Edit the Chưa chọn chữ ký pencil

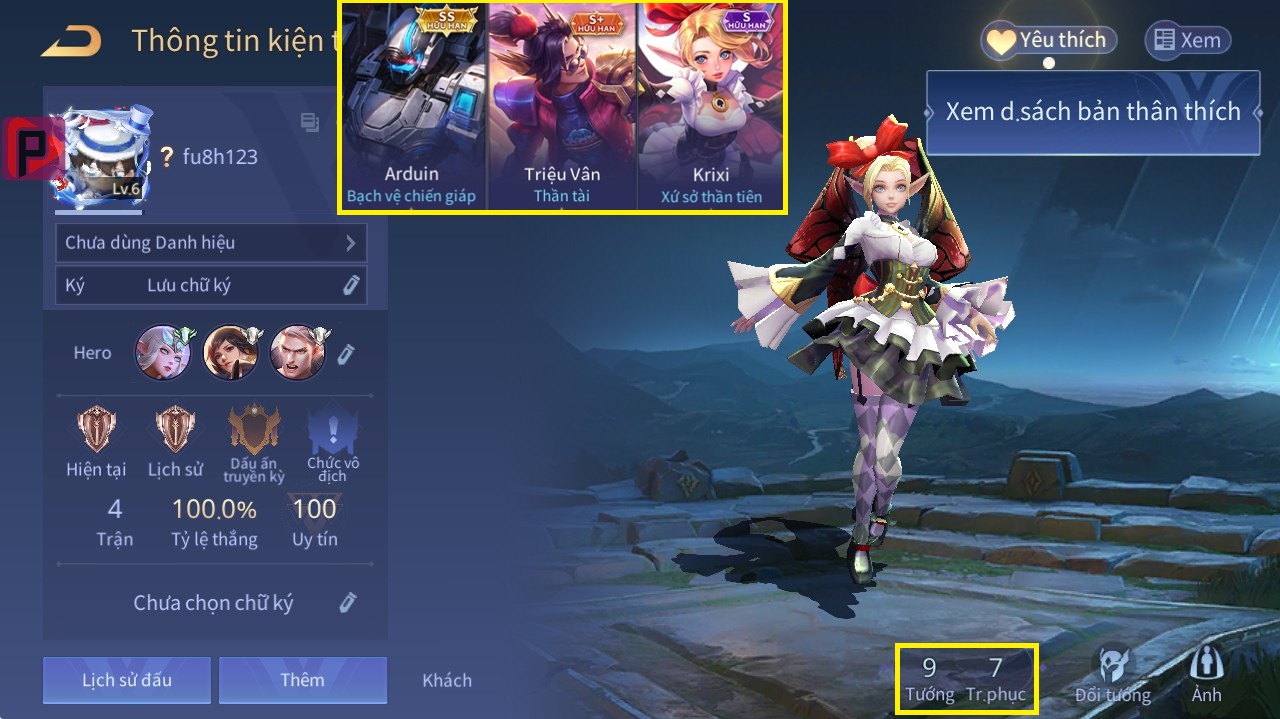click(x=347, y=602)
